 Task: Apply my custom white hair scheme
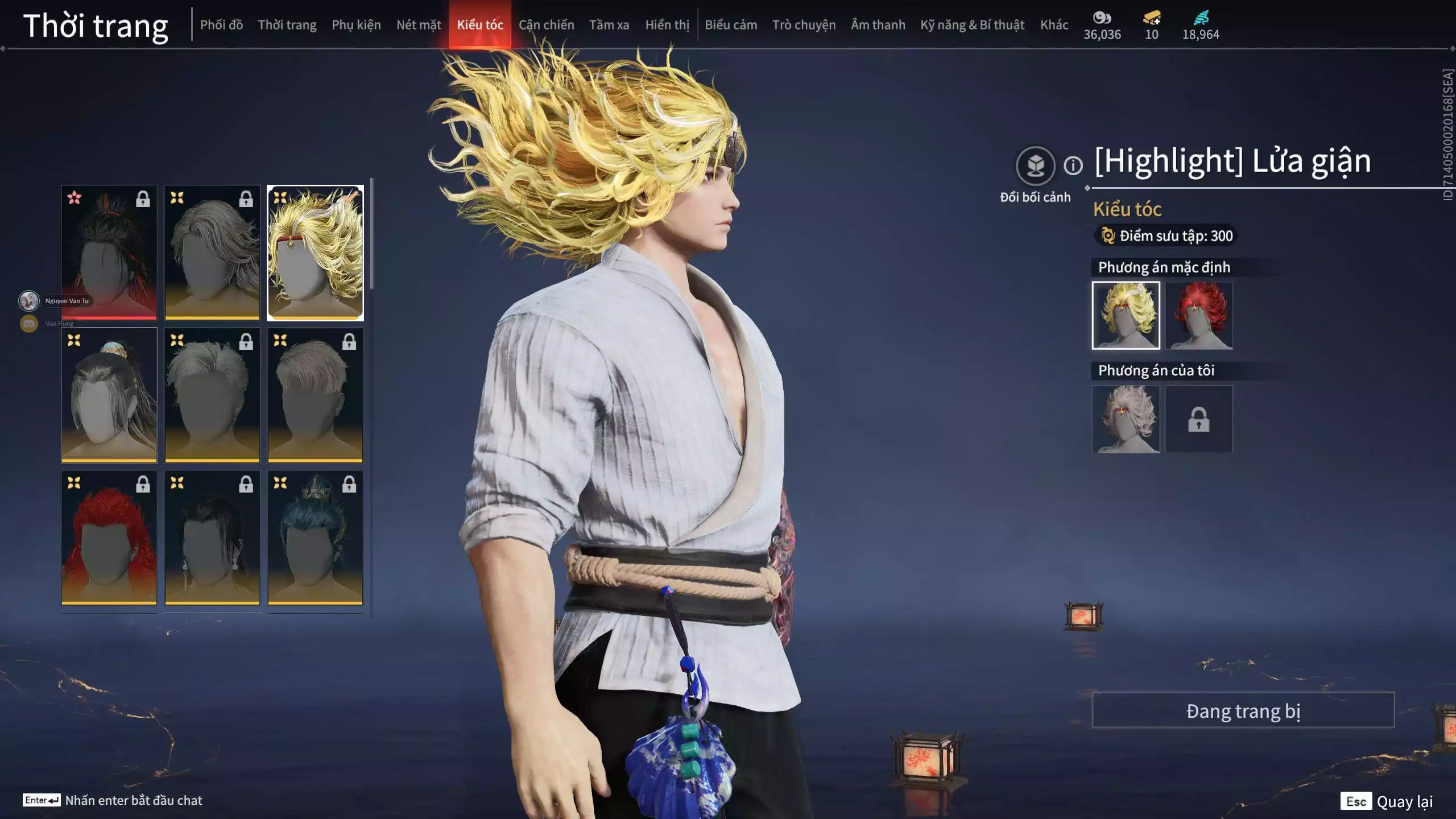[x=1126, y=419]
